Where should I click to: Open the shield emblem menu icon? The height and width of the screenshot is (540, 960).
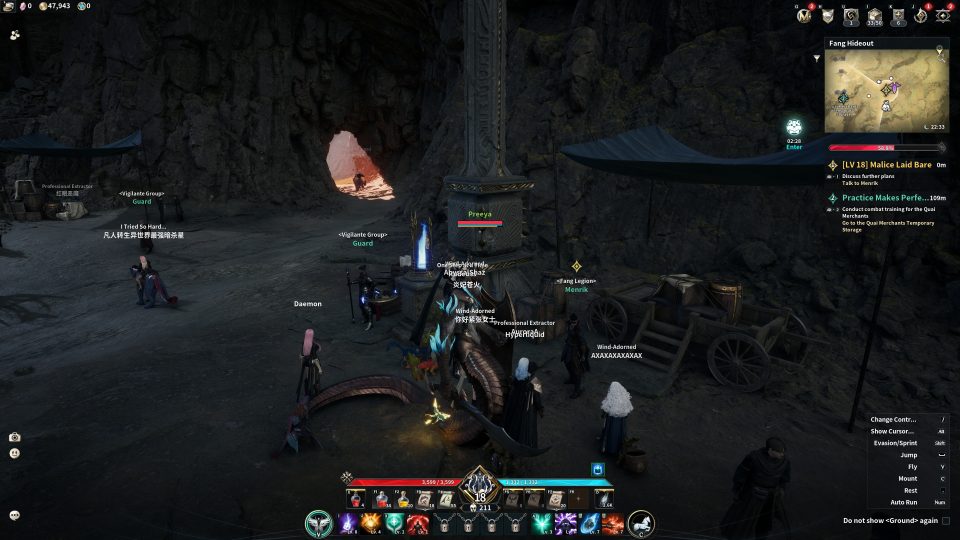(828, 15)
